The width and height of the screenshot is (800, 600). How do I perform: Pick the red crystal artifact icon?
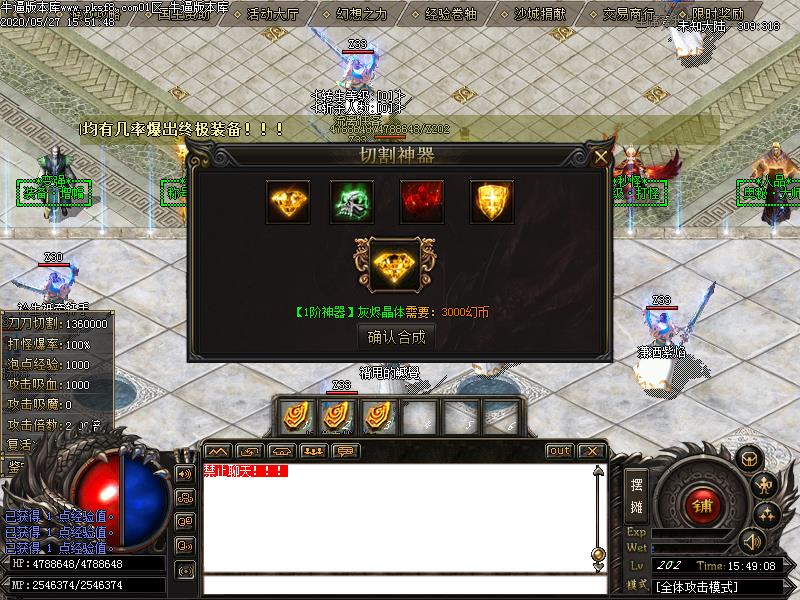tap(422, 202)
